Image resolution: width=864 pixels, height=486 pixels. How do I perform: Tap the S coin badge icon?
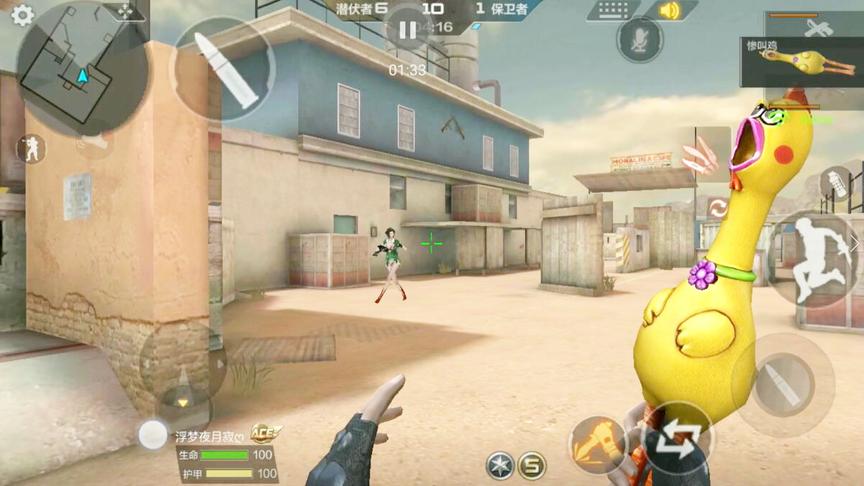tap(532, 465)
